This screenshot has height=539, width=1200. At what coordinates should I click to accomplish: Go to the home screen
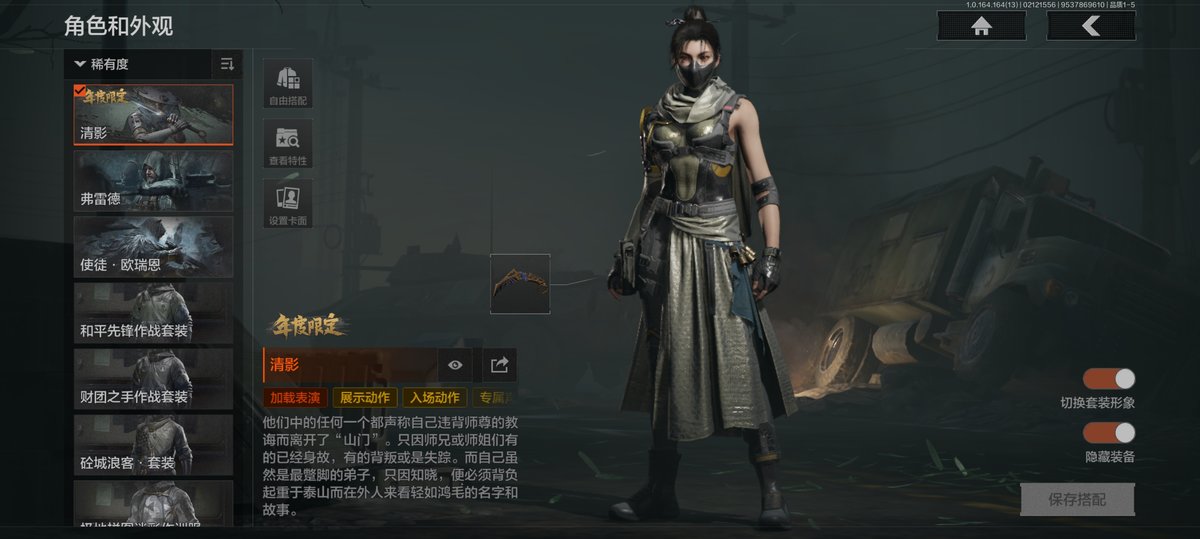tap(981, 26)
